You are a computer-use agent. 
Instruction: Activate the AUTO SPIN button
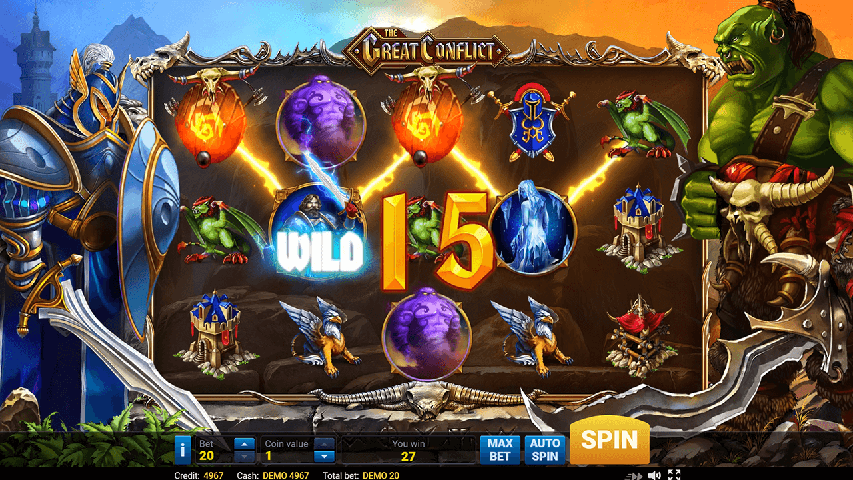[x=543, y=449]
